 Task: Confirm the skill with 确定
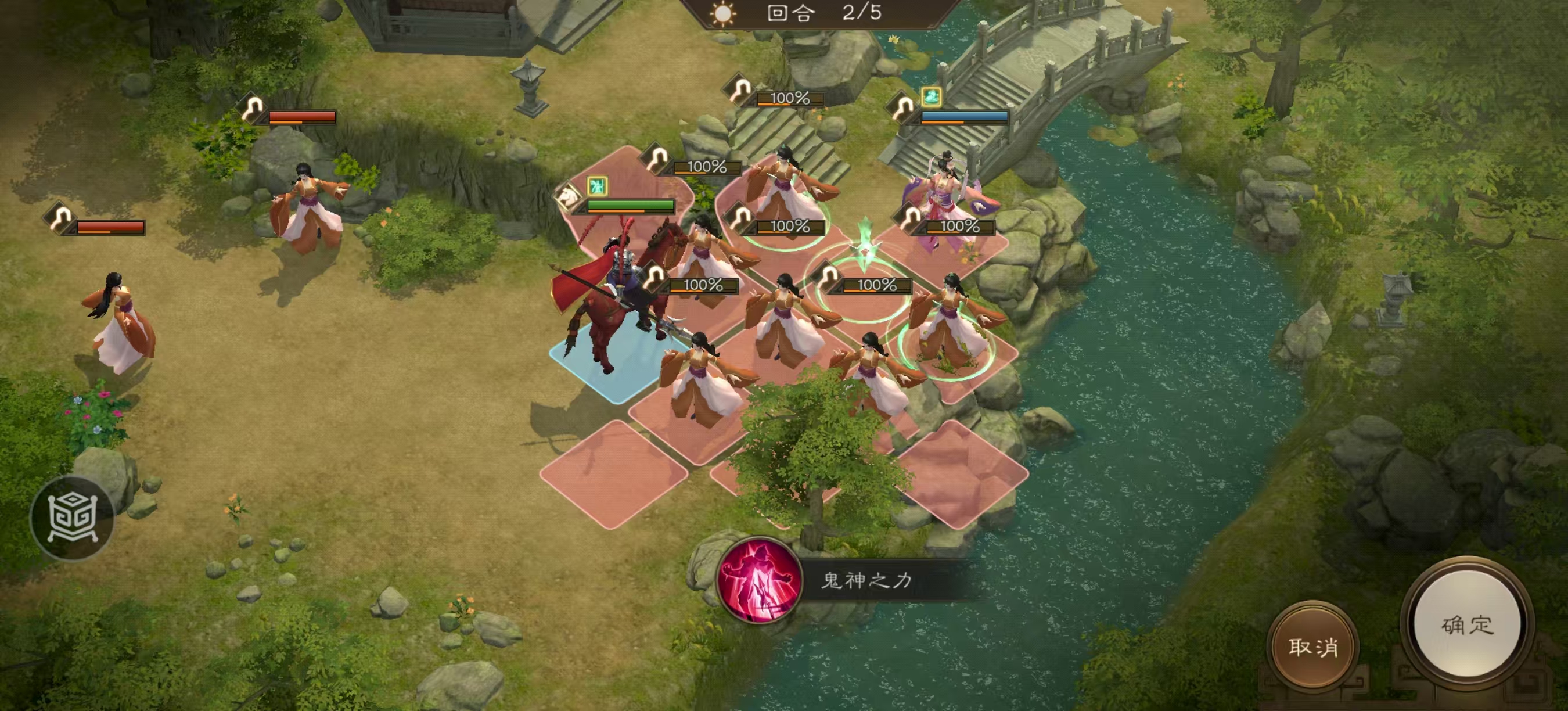1466,625
